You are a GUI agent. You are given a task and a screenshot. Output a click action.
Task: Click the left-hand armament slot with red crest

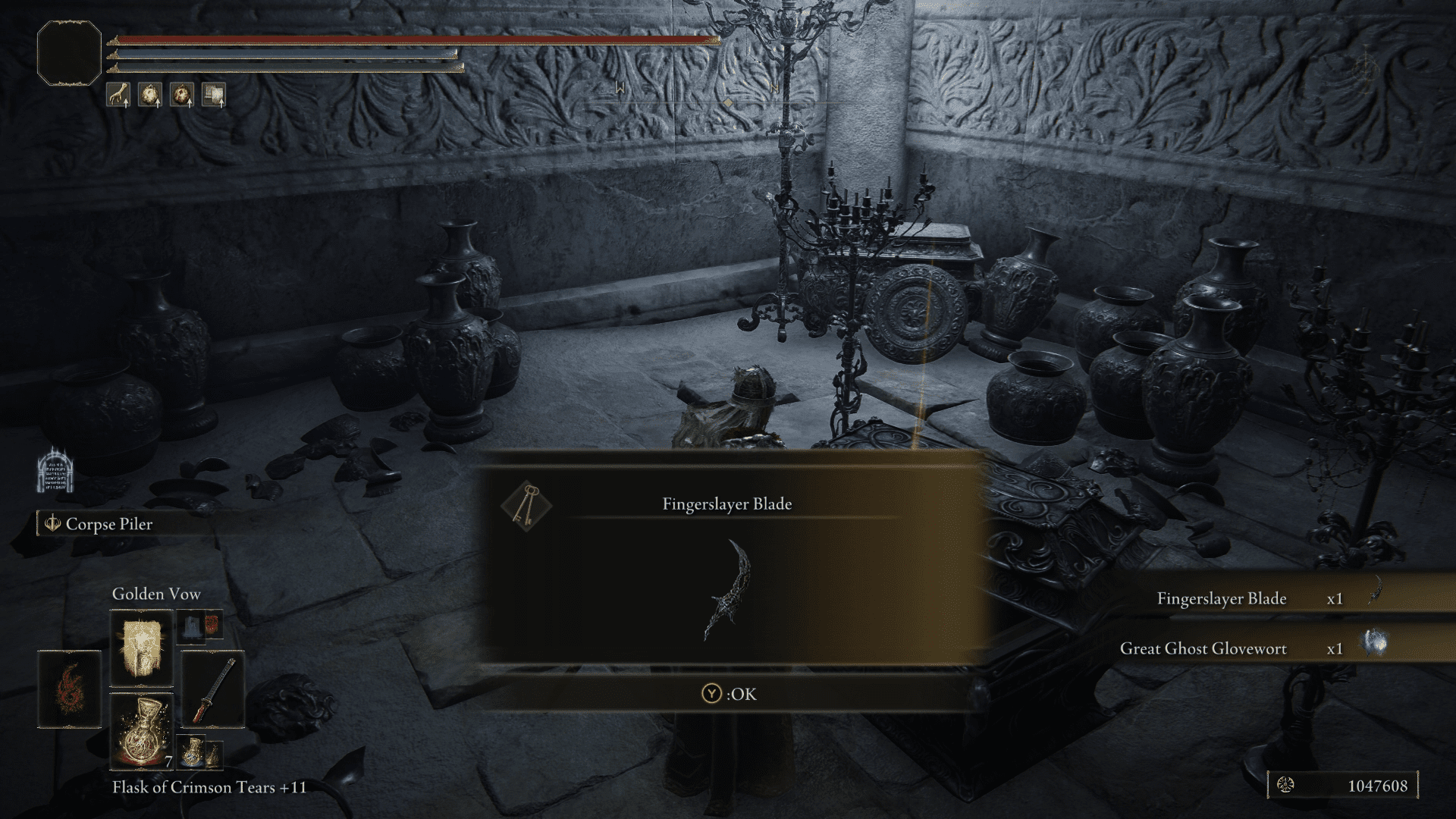tap(69, 689)
